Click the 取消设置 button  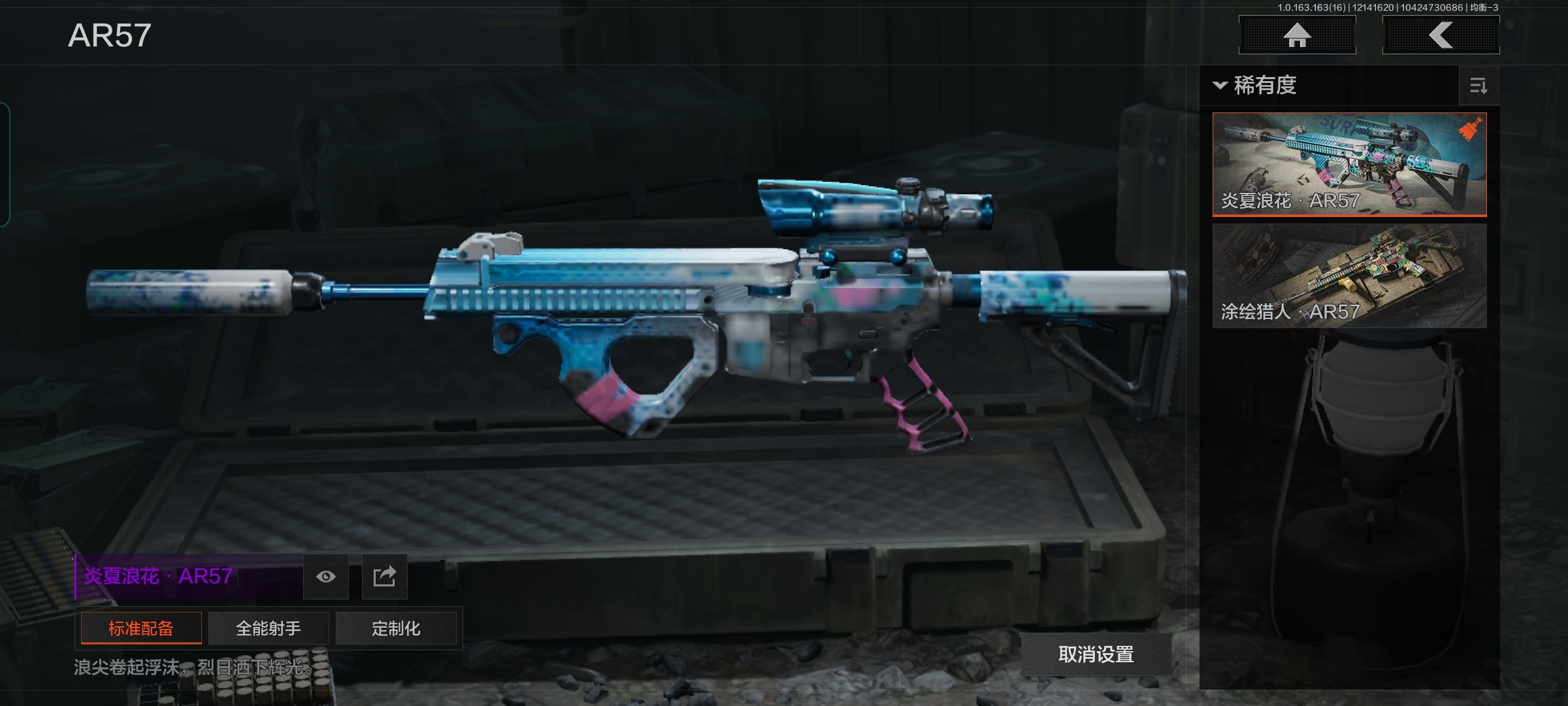[1096, 654]
